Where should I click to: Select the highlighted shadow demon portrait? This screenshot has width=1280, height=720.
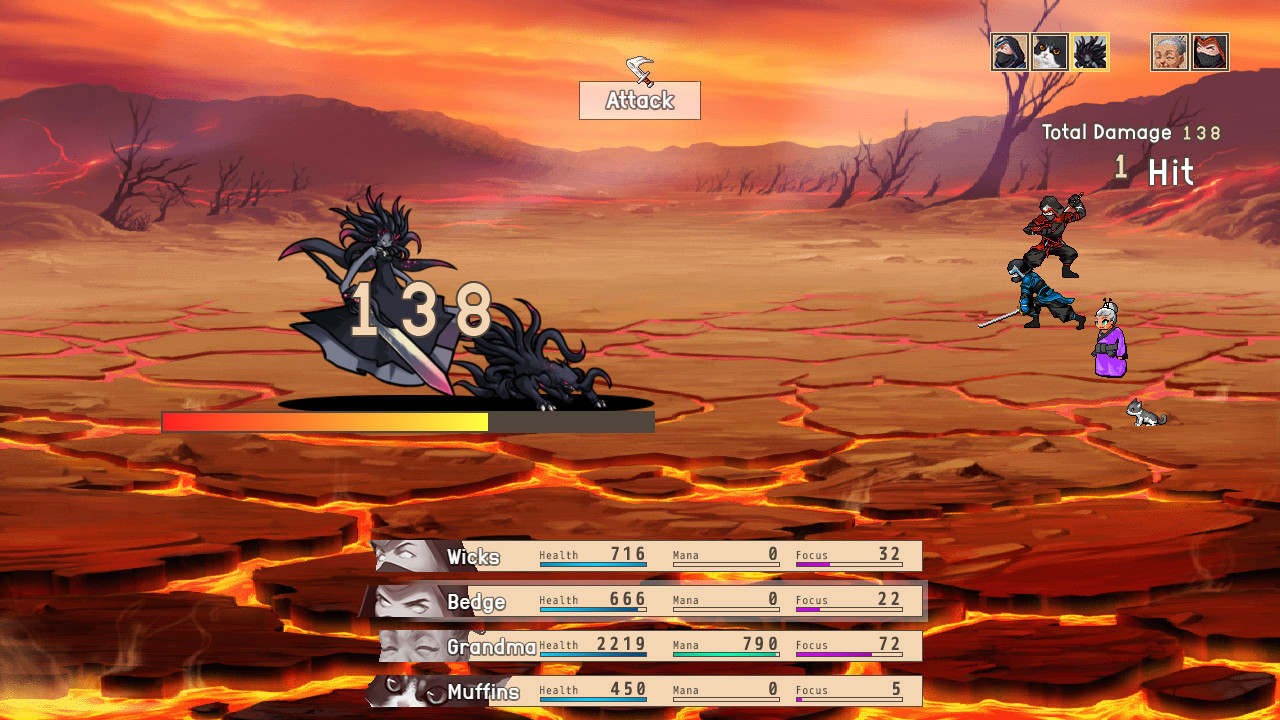(x=1089, y=51)
